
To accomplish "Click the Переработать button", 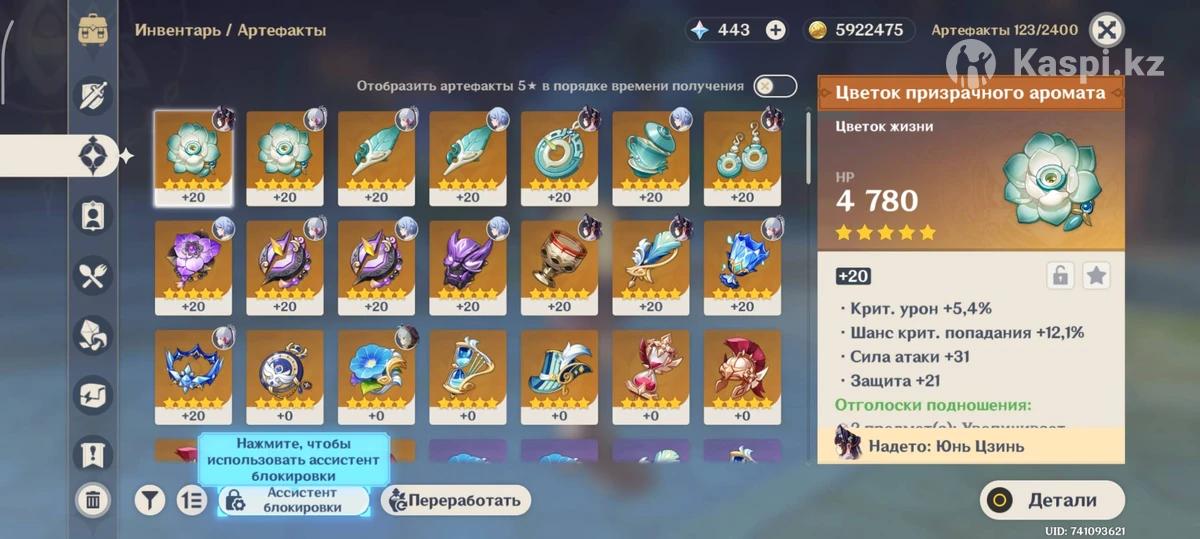I will click(456, 500).
